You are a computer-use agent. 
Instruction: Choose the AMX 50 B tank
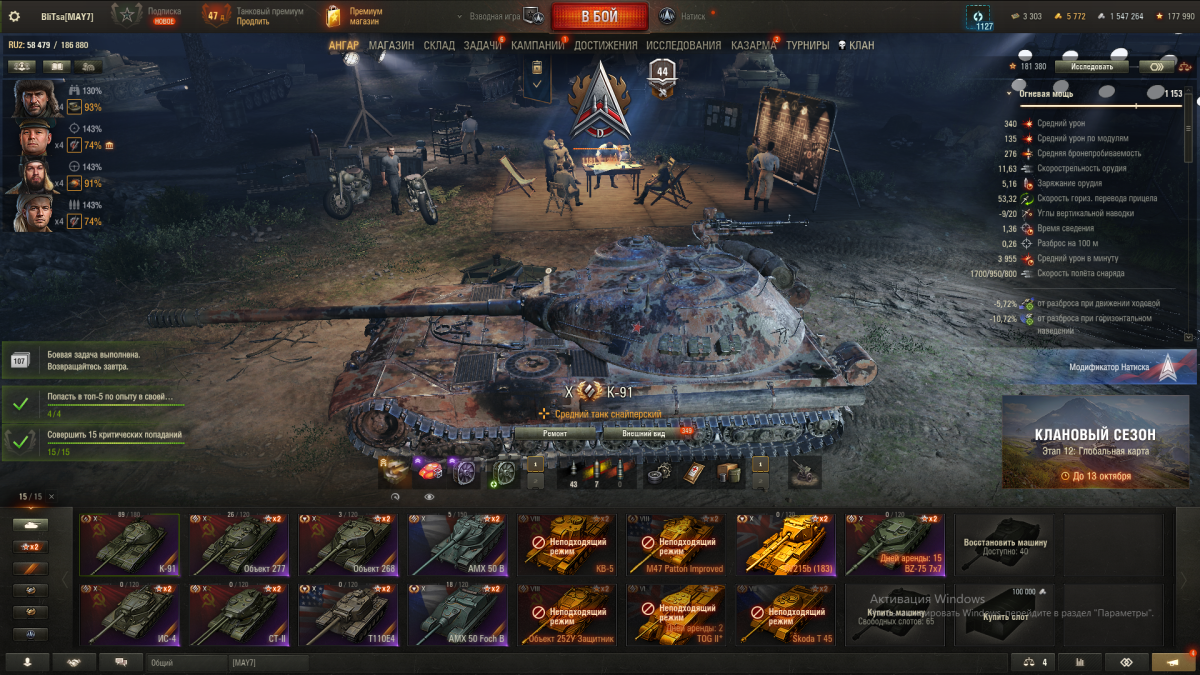coord(457,546)
